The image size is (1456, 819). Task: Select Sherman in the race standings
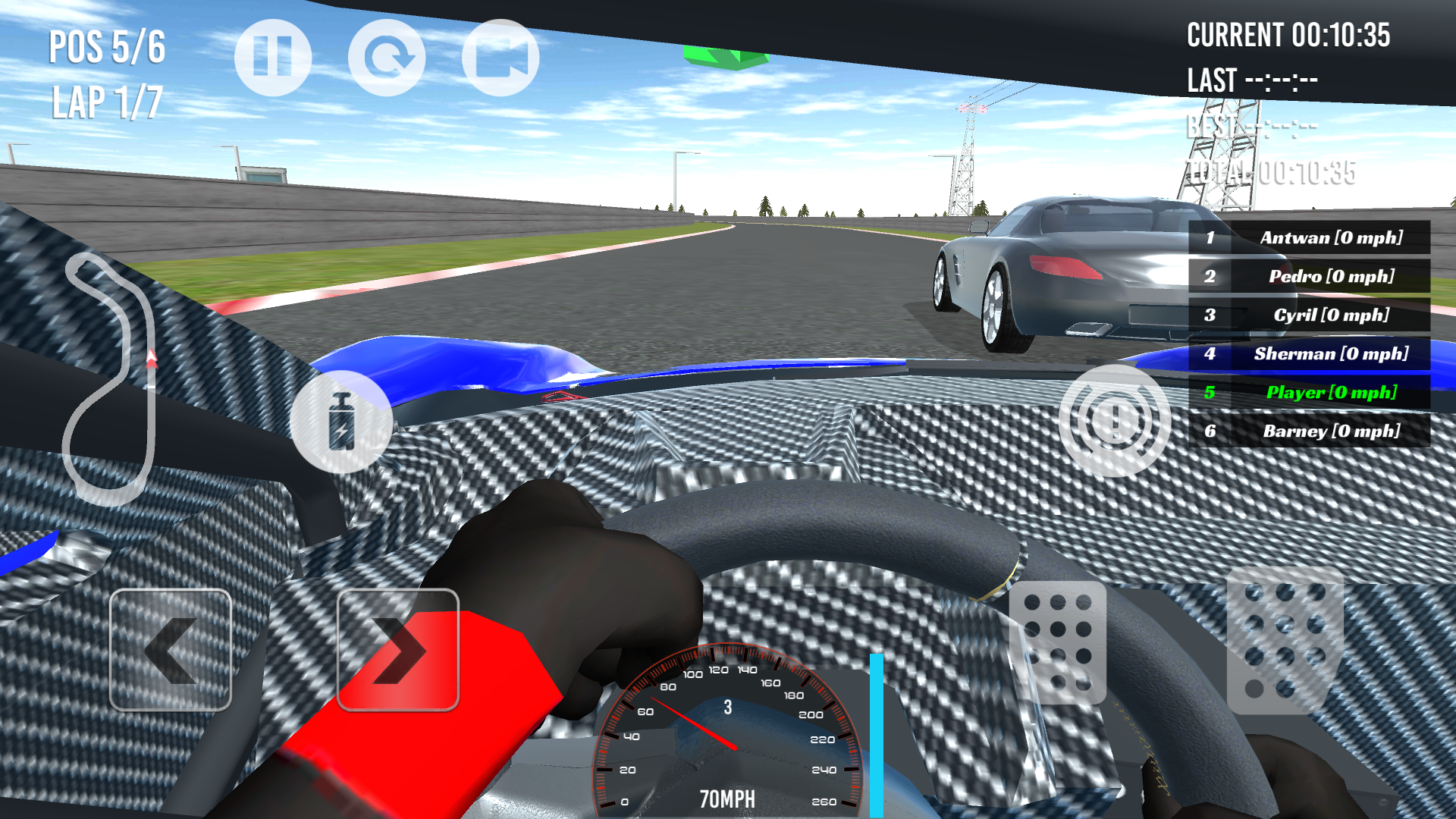[x=1310, y=353]
